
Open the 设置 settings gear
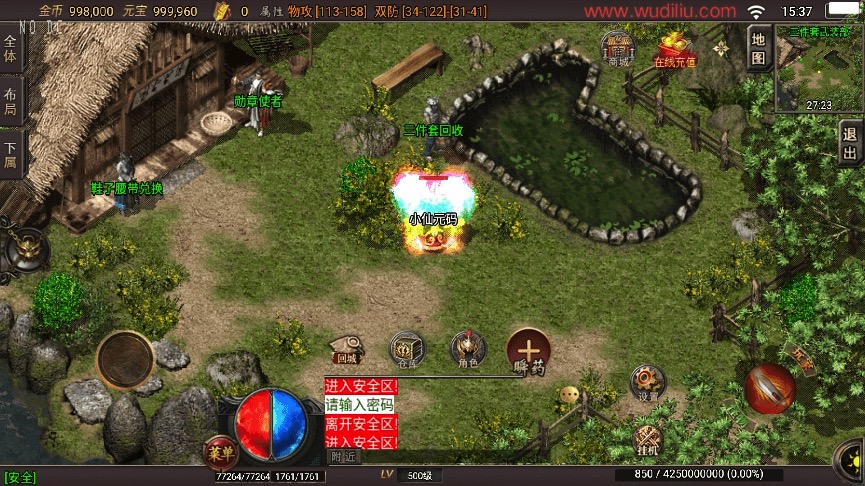[647, 383]
